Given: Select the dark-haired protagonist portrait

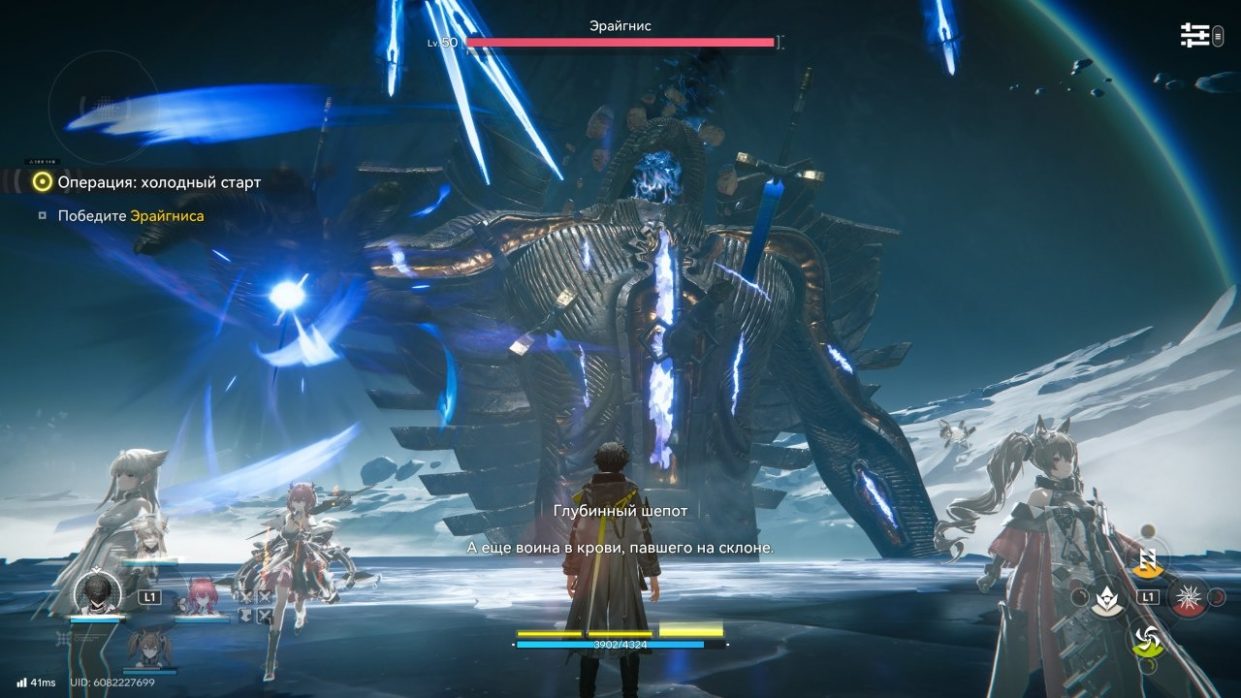Looking at the screenshot, I should click(98, 592).
